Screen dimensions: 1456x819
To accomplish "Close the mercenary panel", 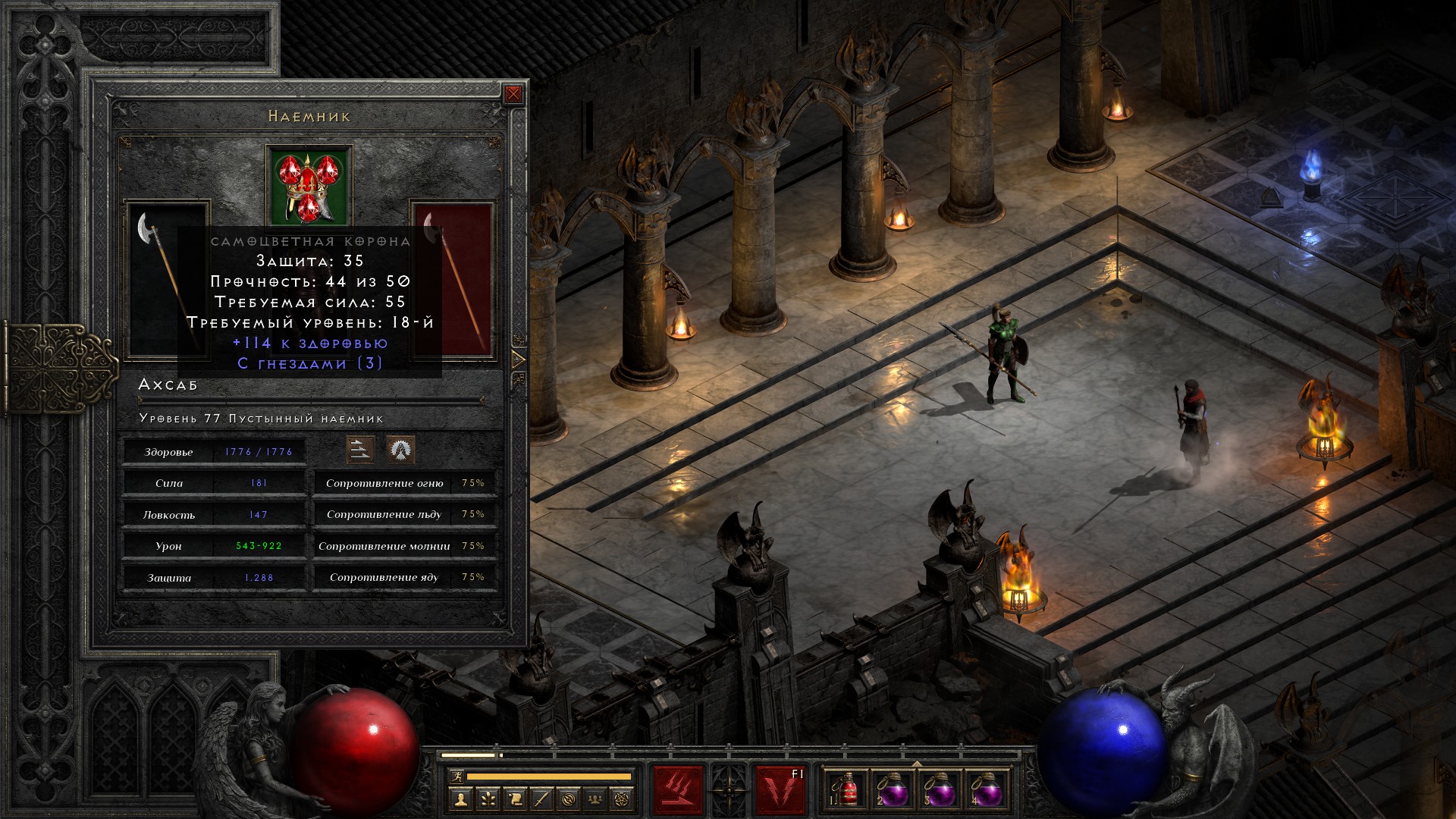I will click(x=513, y=94).
